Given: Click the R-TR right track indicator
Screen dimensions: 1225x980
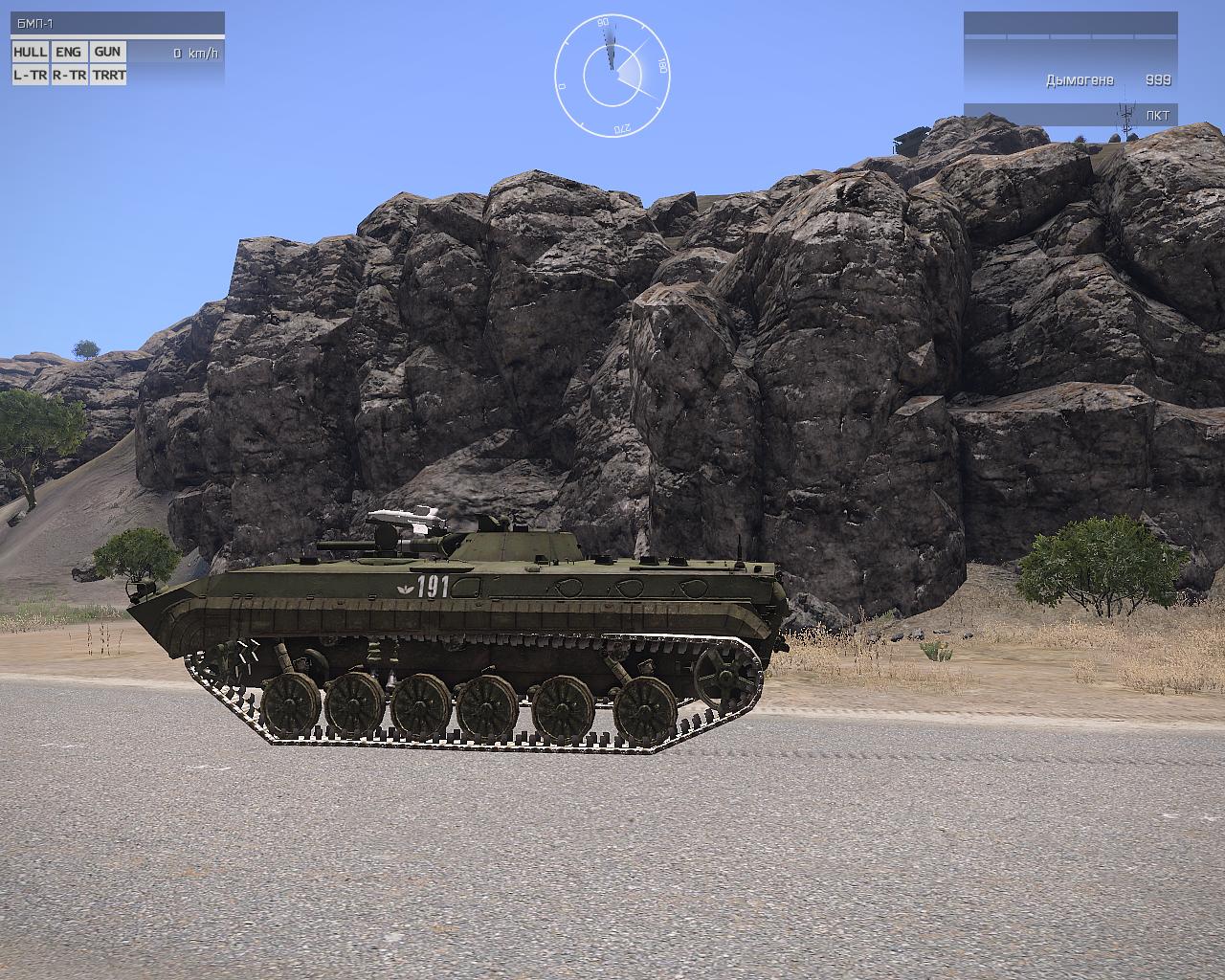Looking at the screenshot, I should tap(68, 75).
